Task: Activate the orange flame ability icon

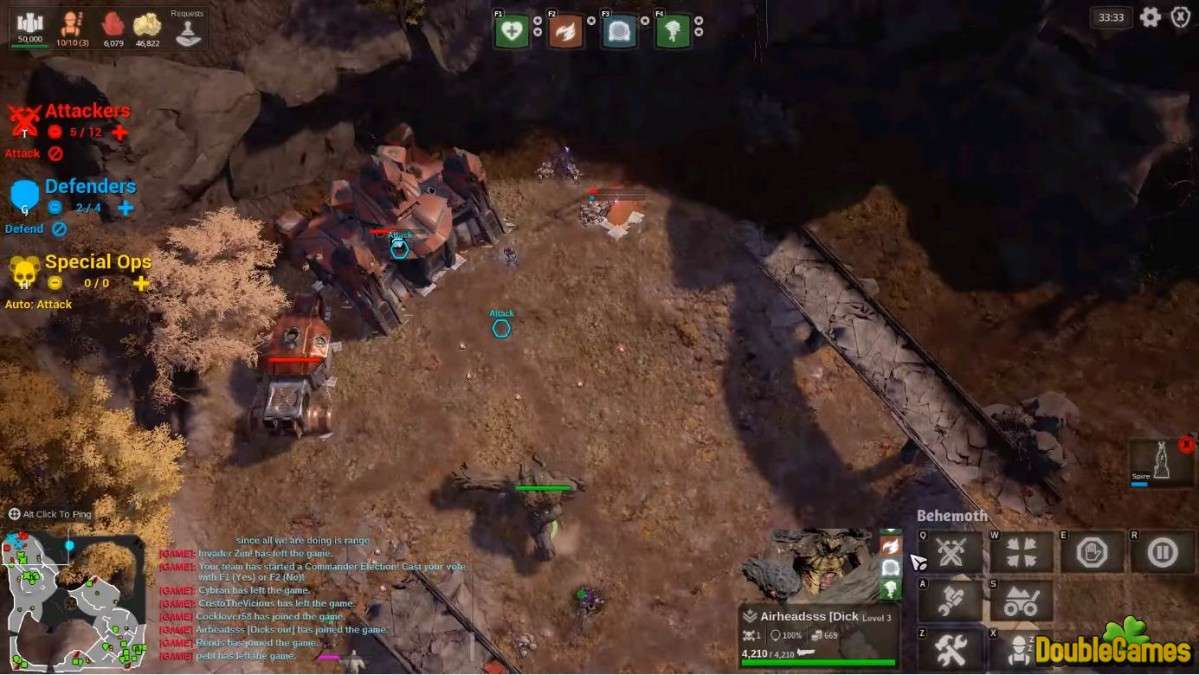Action: point(565,32)
